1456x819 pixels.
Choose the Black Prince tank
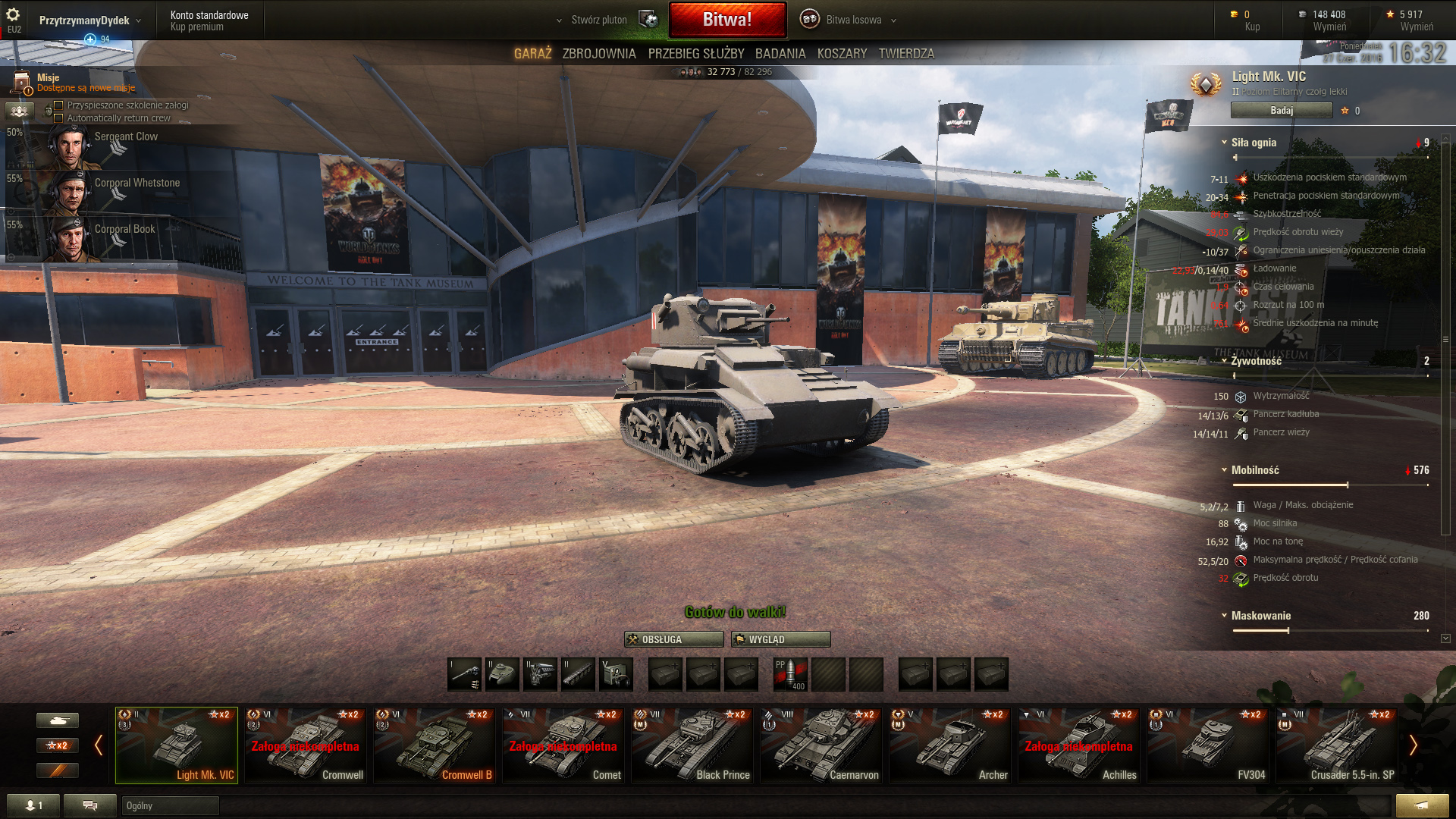tap(692, 745)
